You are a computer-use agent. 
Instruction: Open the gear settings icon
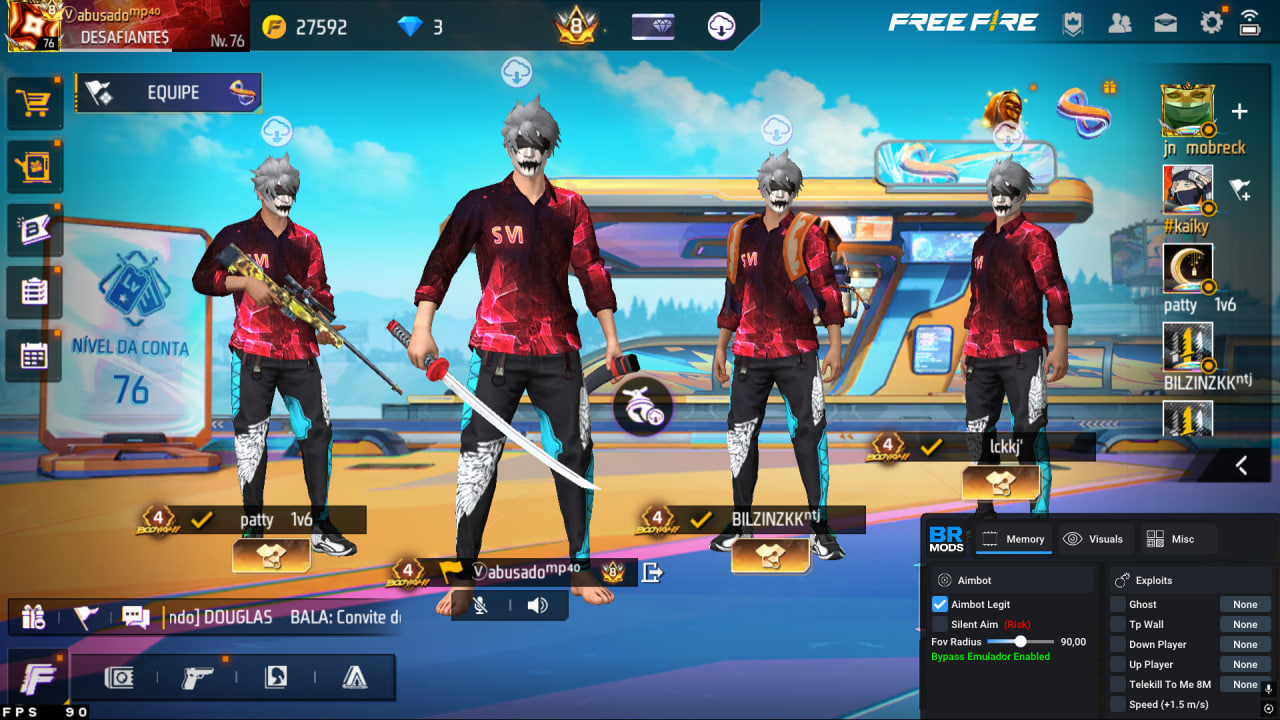(1211, 23)
